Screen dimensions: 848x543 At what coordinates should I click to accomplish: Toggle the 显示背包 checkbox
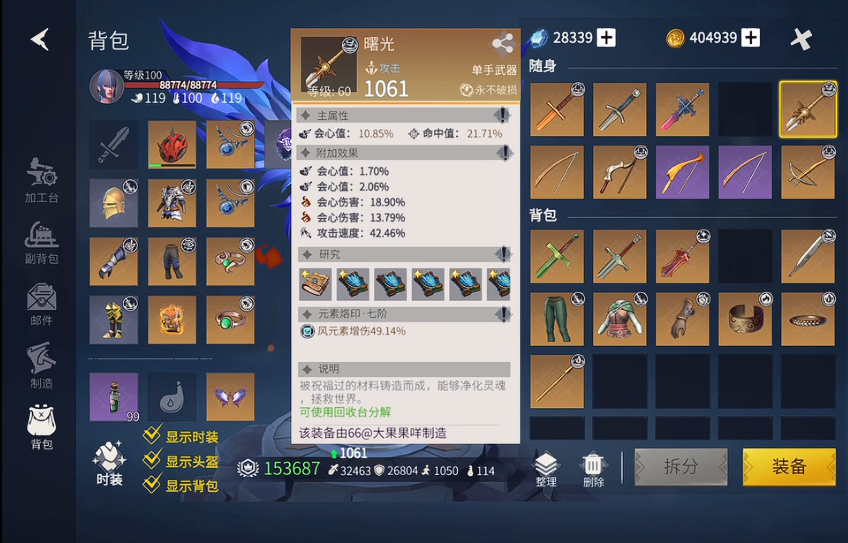point(152,485)
